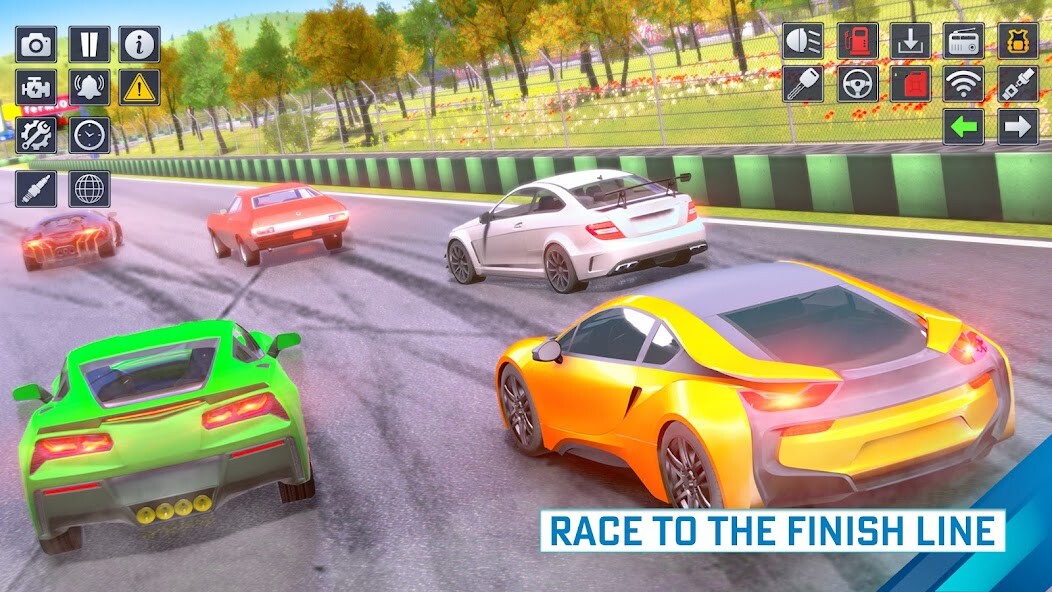Open the wrench and gear repair icon
Image resolution: width=1052 pixels, height=592 pixels.
pos(36,134)
